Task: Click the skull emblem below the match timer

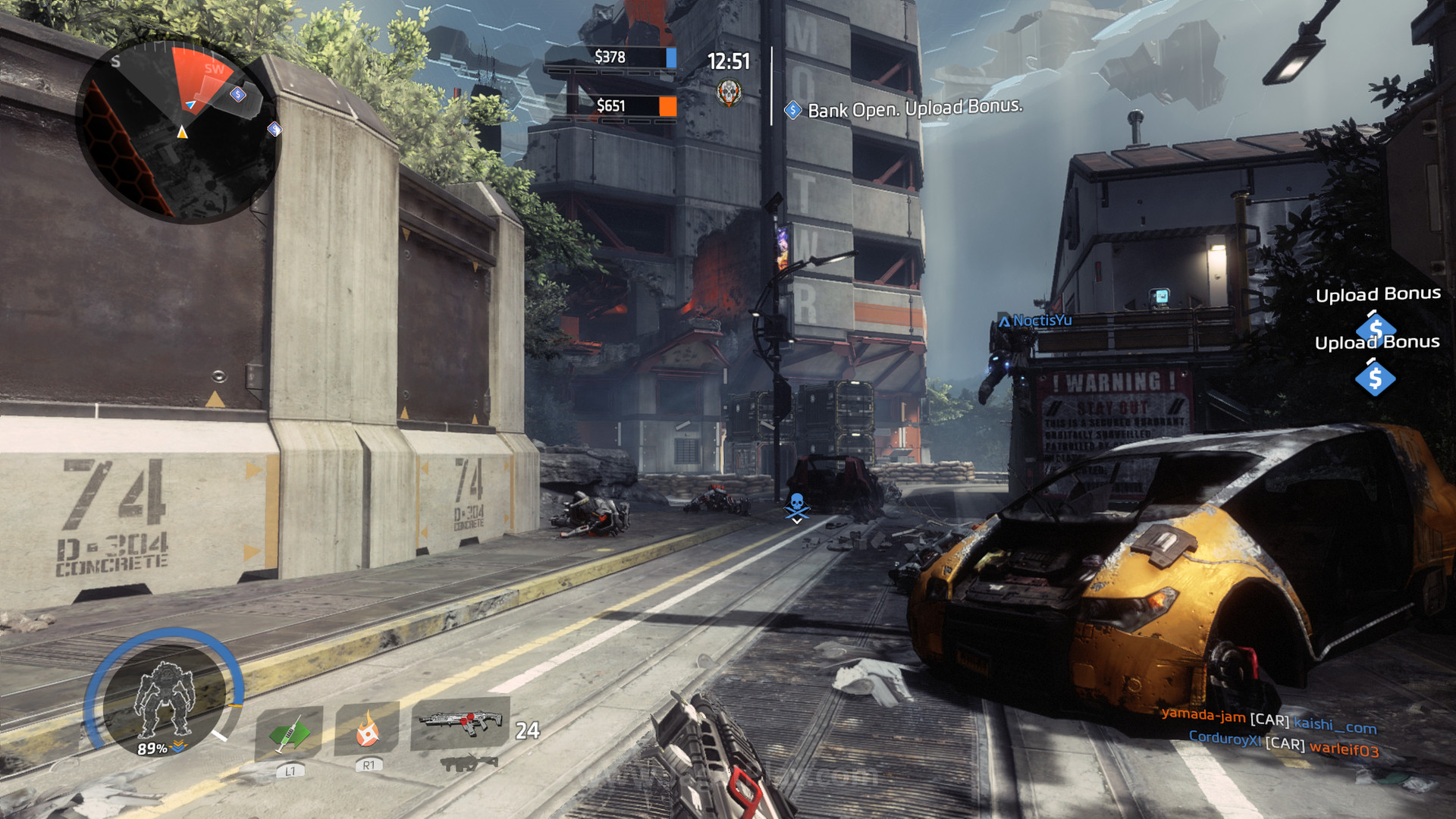Action: point(729,93)
